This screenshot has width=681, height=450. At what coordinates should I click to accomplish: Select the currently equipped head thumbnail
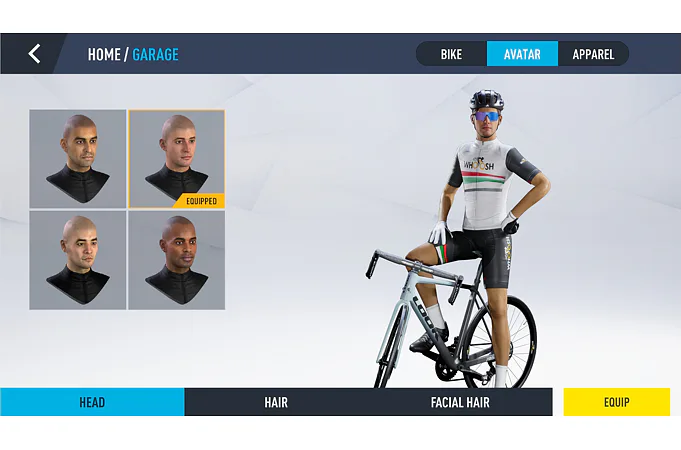point(177,159)
